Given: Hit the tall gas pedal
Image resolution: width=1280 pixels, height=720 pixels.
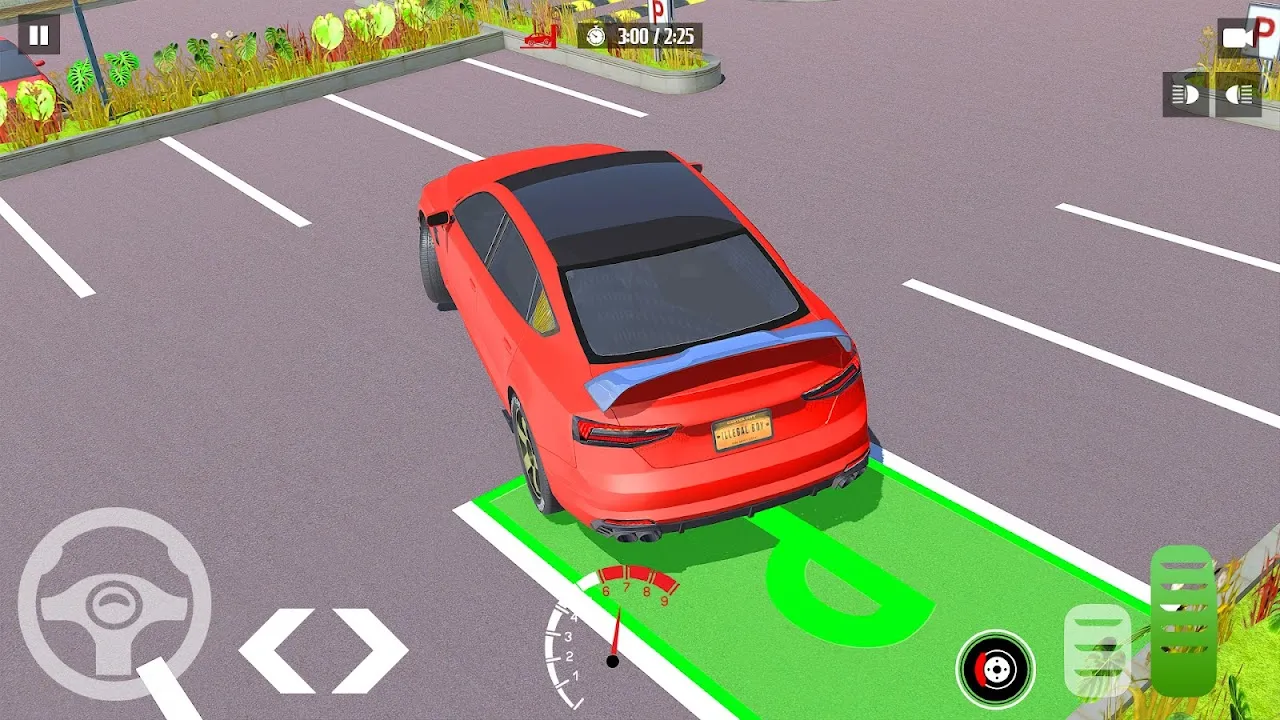Looking at the screenshot, I should [1183, 620].
